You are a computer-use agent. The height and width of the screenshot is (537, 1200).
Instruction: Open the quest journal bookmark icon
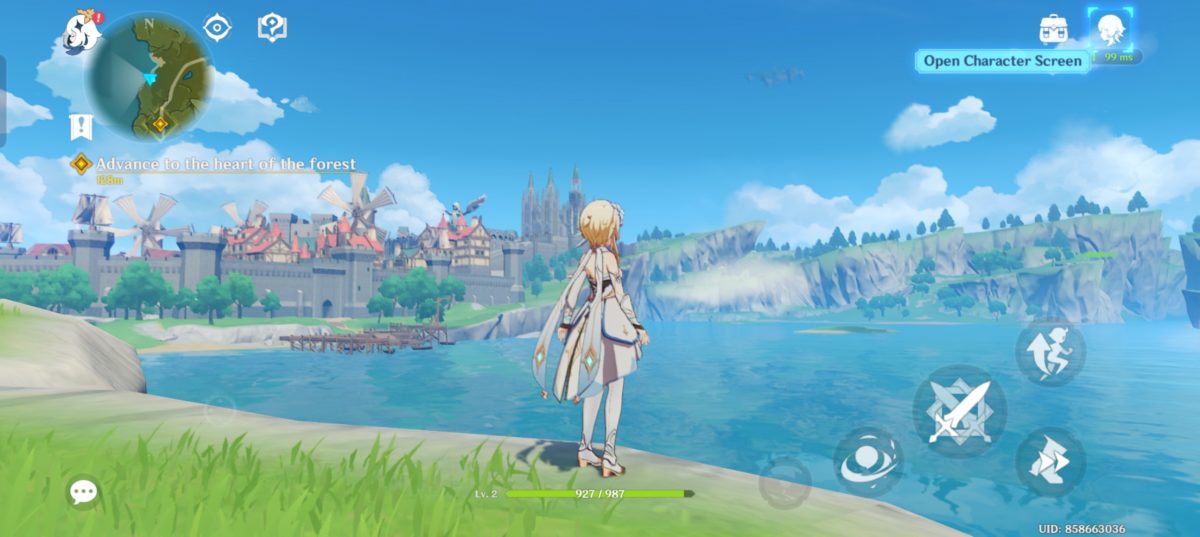pyautogui.click(x=81, y=126)
